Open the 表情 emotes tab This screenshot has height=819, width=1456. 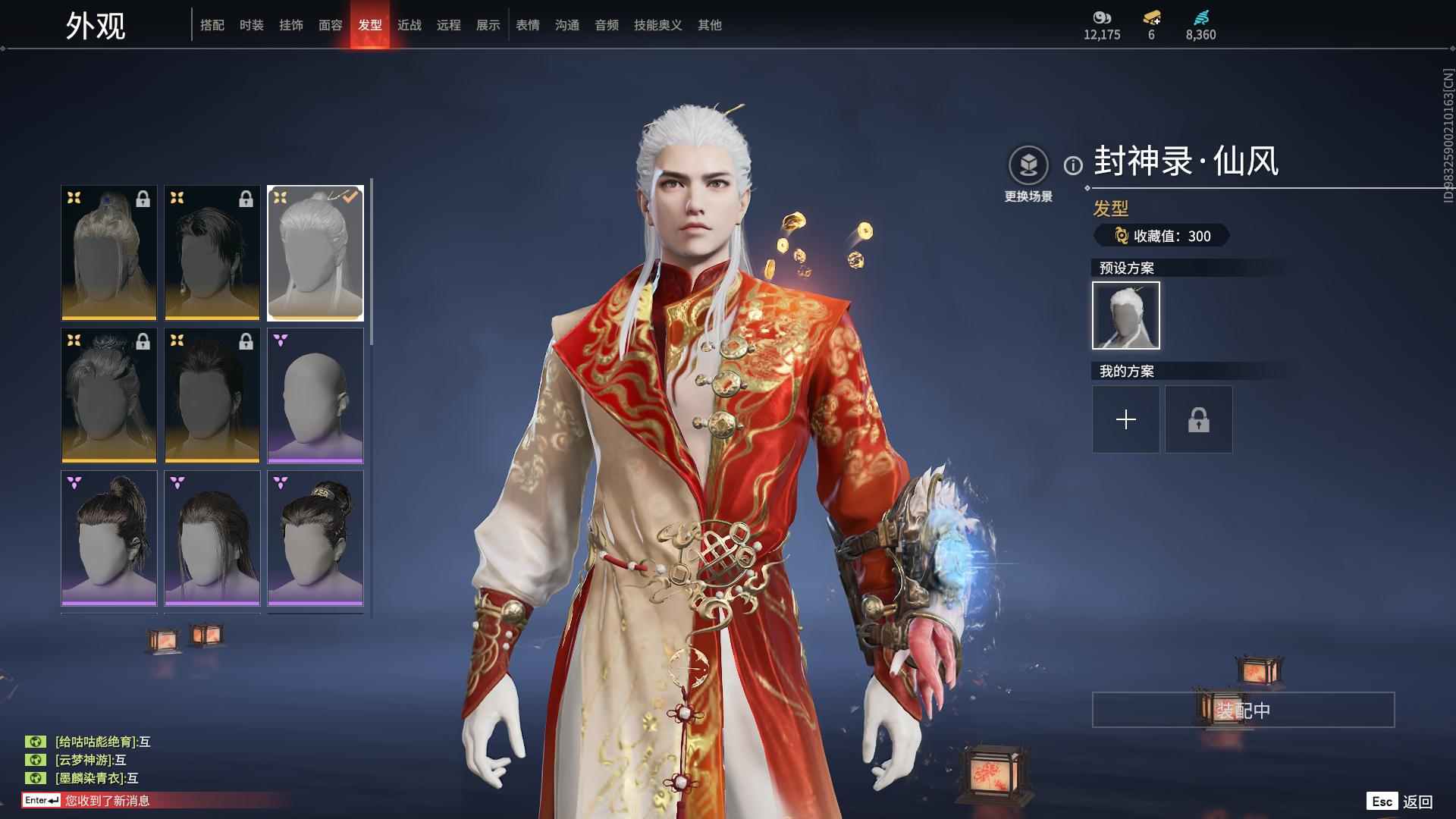(528, 25)
